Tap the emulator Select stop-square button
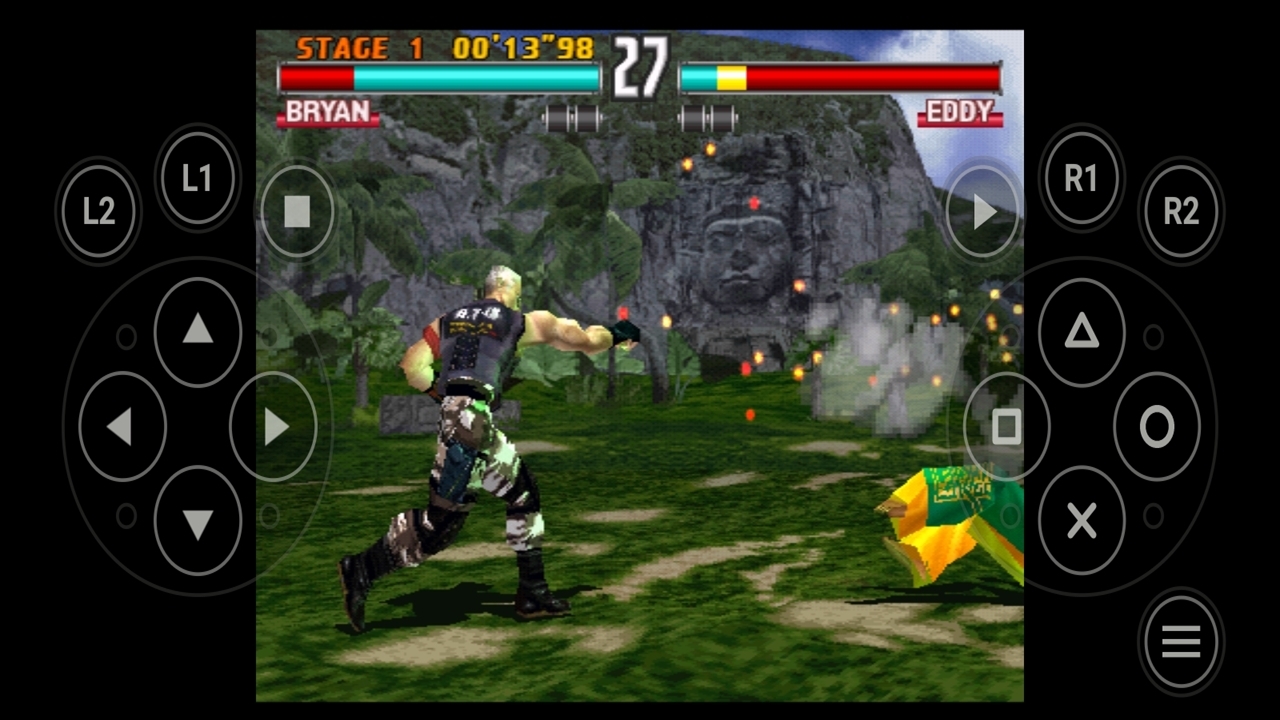Image resolution: width=1280 pixels, height=720 pixels. (297, 211)
